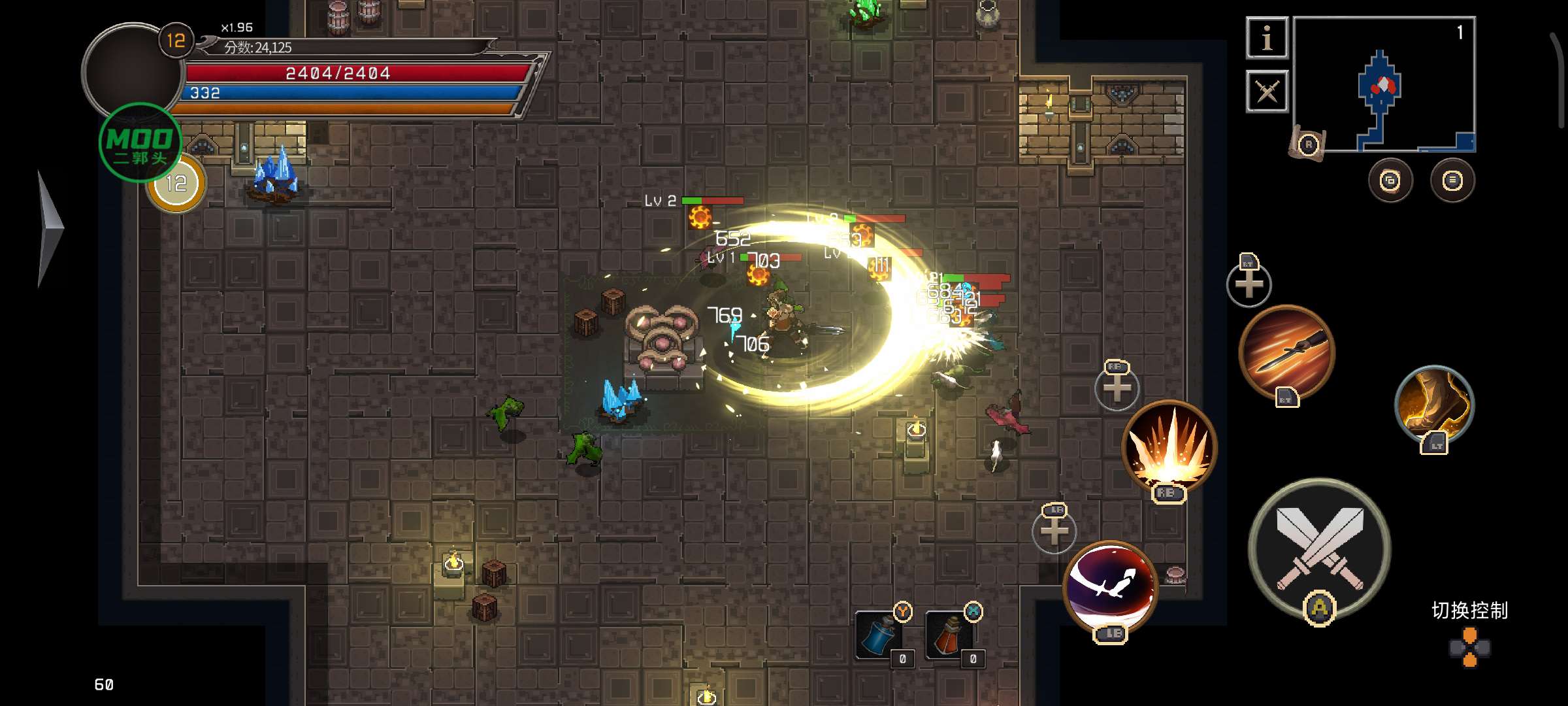The width and height of the screenshot is (1568, 706).
Task: Cast the white bird crescent skill
Action: (1110, 586)
